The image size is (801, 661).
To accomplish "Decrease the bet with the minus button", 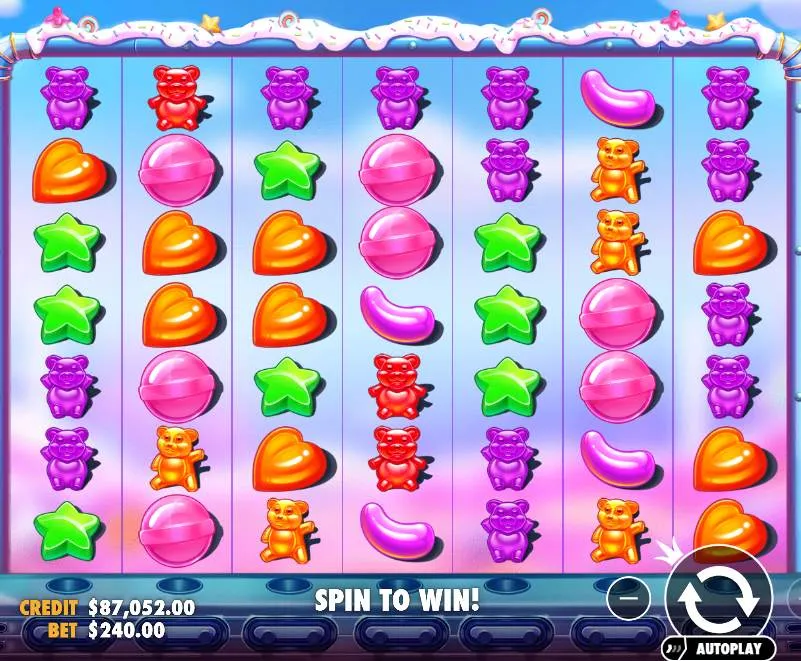I will tap(629, 597).
